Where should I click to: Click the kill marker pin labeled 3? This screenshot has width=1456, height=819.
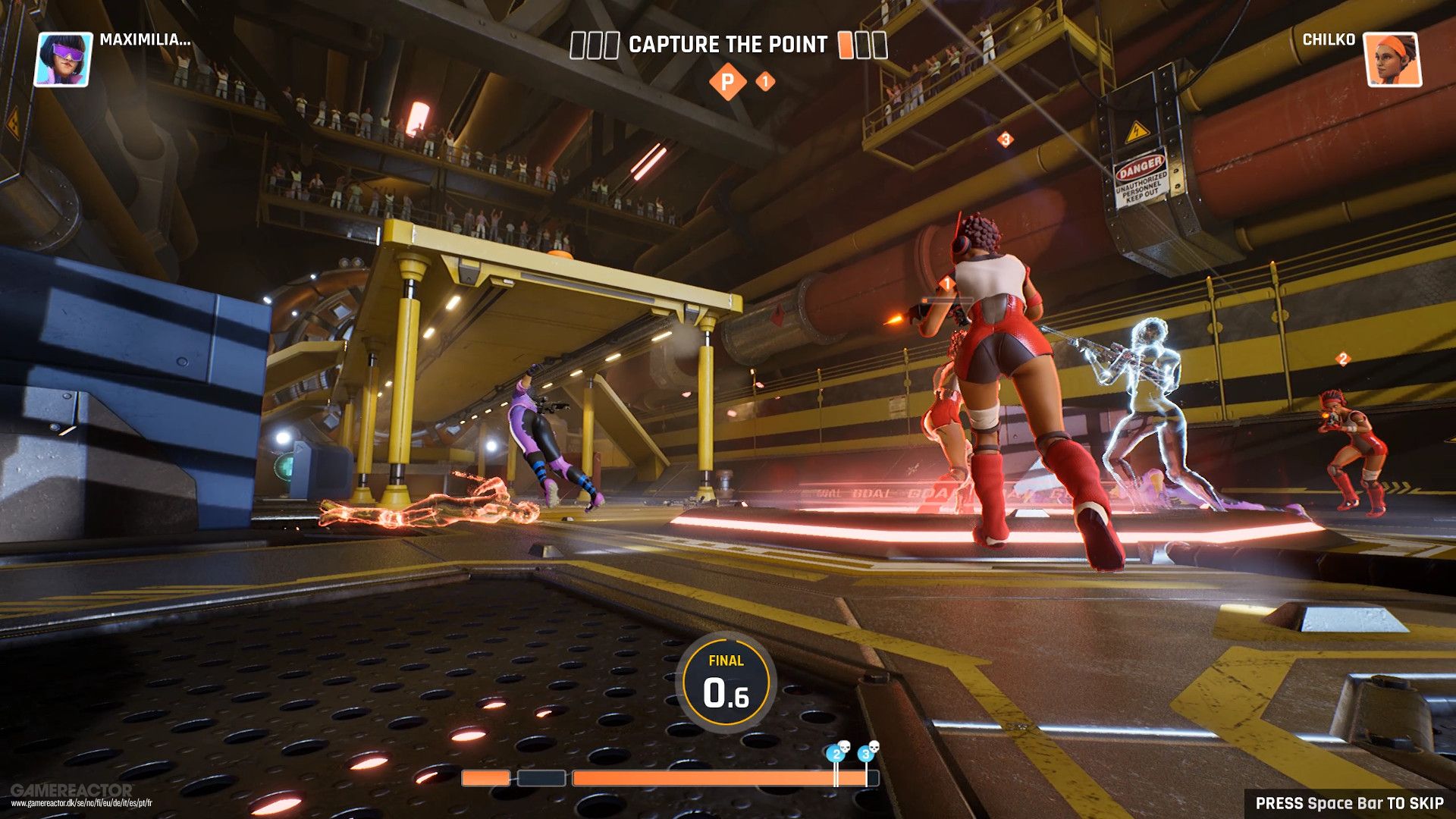(865, 754)
